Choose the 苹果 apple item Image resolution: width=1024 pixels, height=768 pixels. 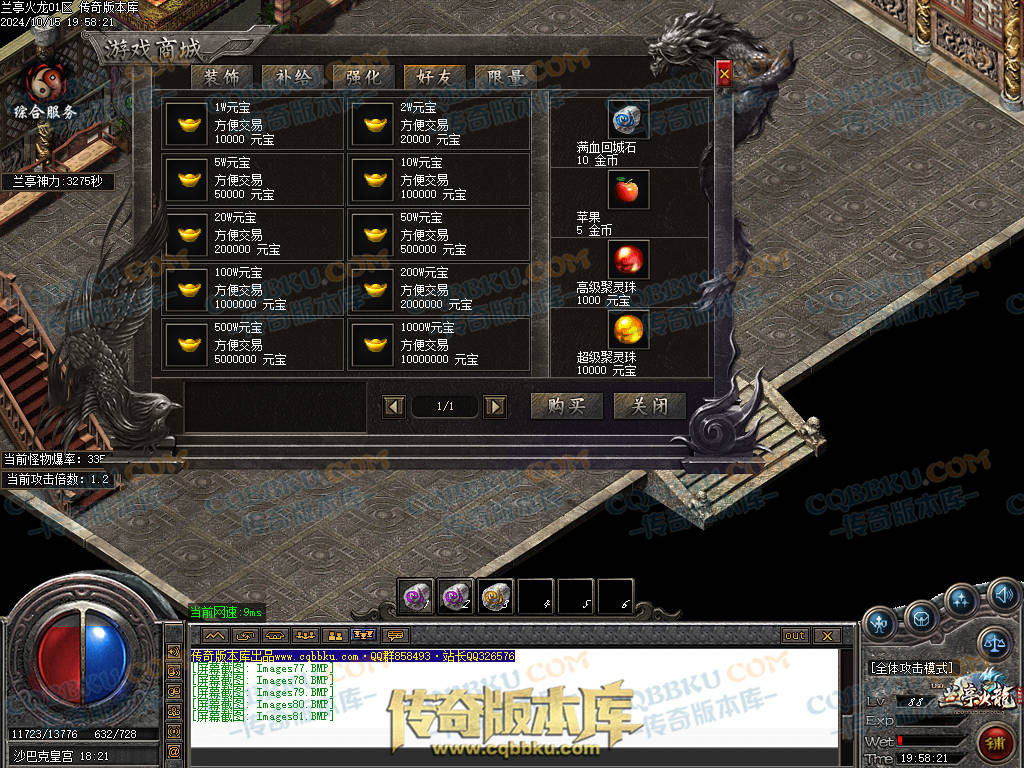tap(628, 190)
